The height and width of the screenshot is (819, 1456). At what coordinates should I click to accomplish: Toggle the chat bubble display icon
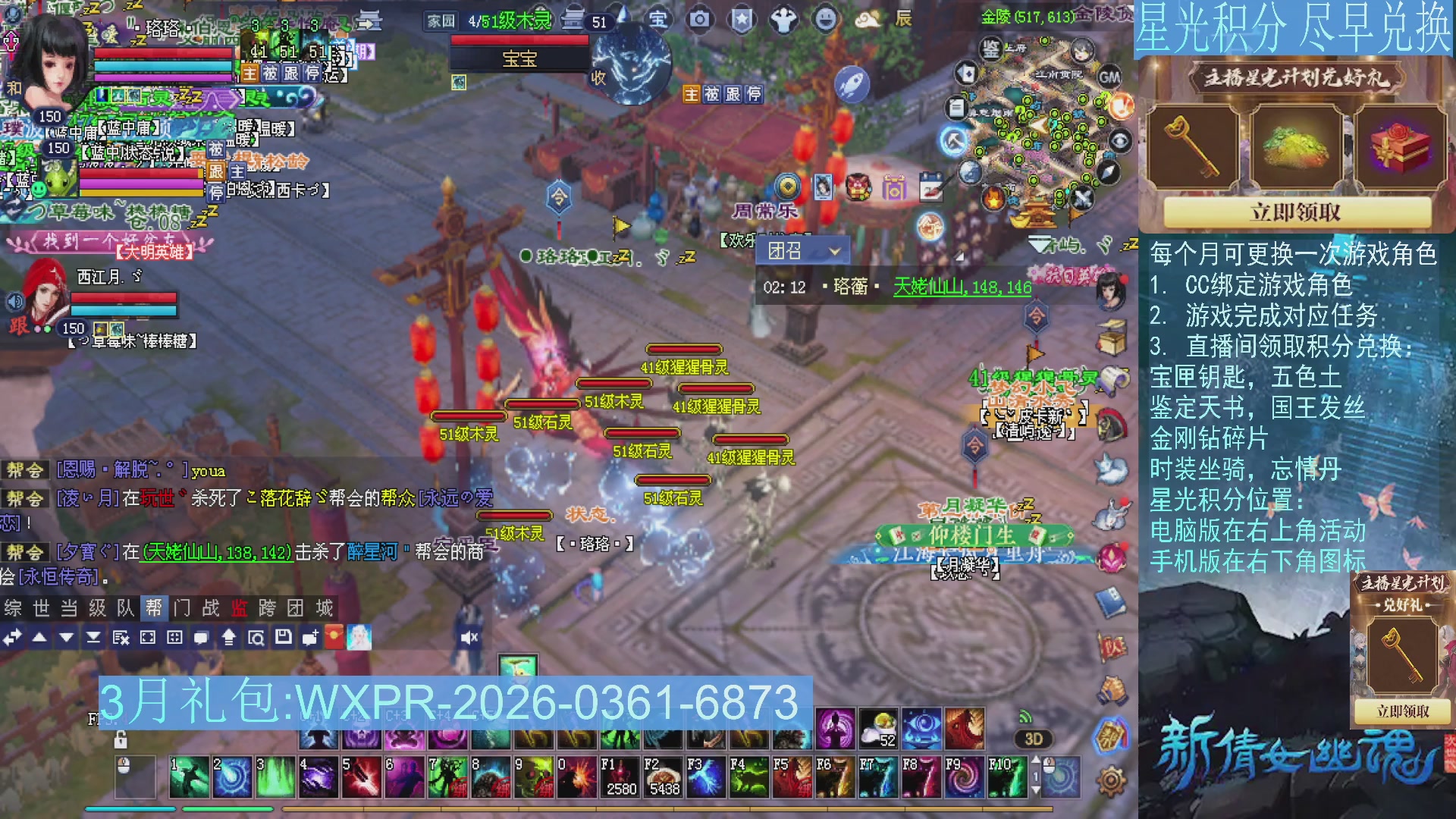pos(202,637)
